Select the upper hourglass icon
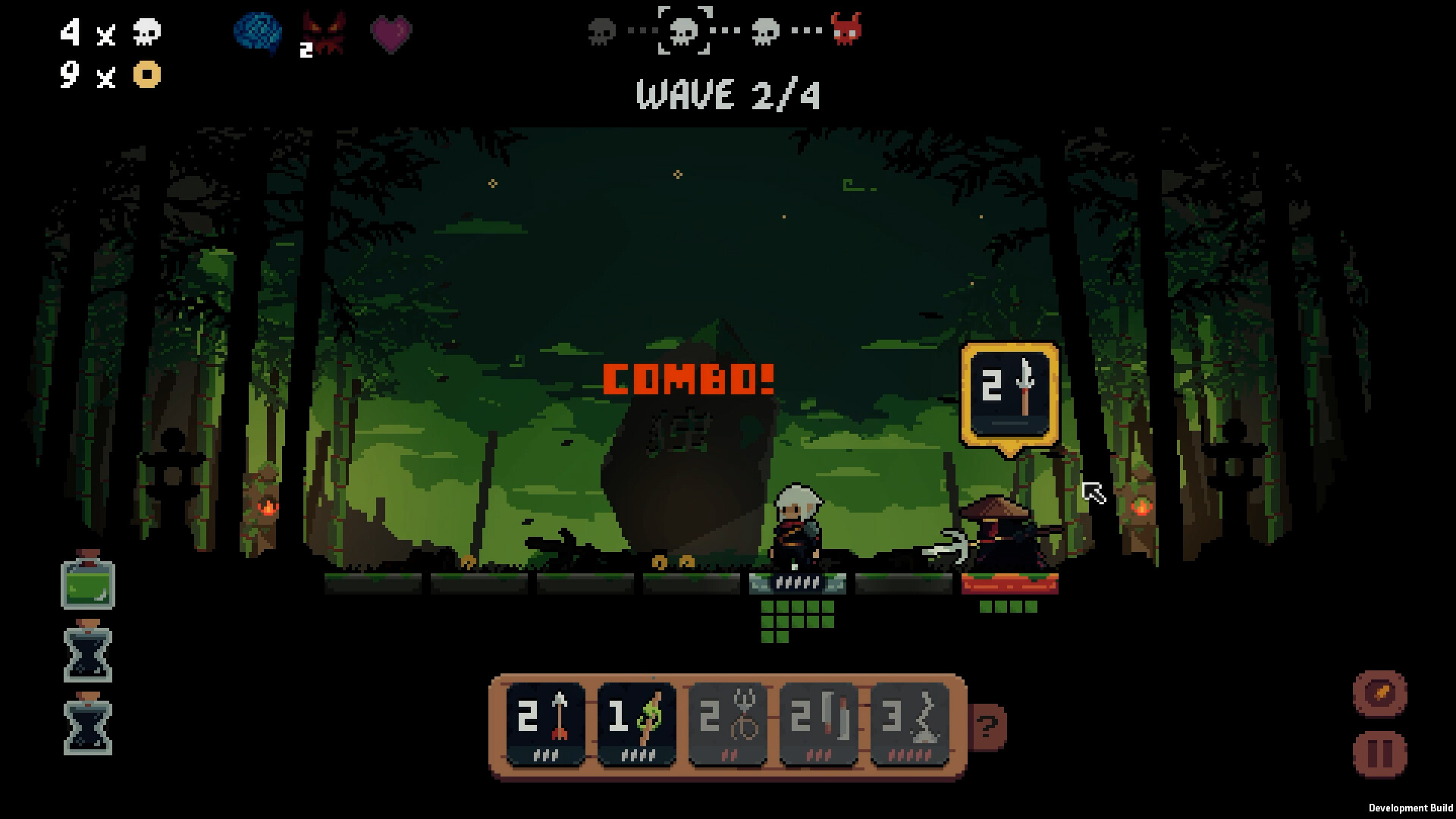The width and height of the screenshot is (1456, 819). (x=89, y=651)
